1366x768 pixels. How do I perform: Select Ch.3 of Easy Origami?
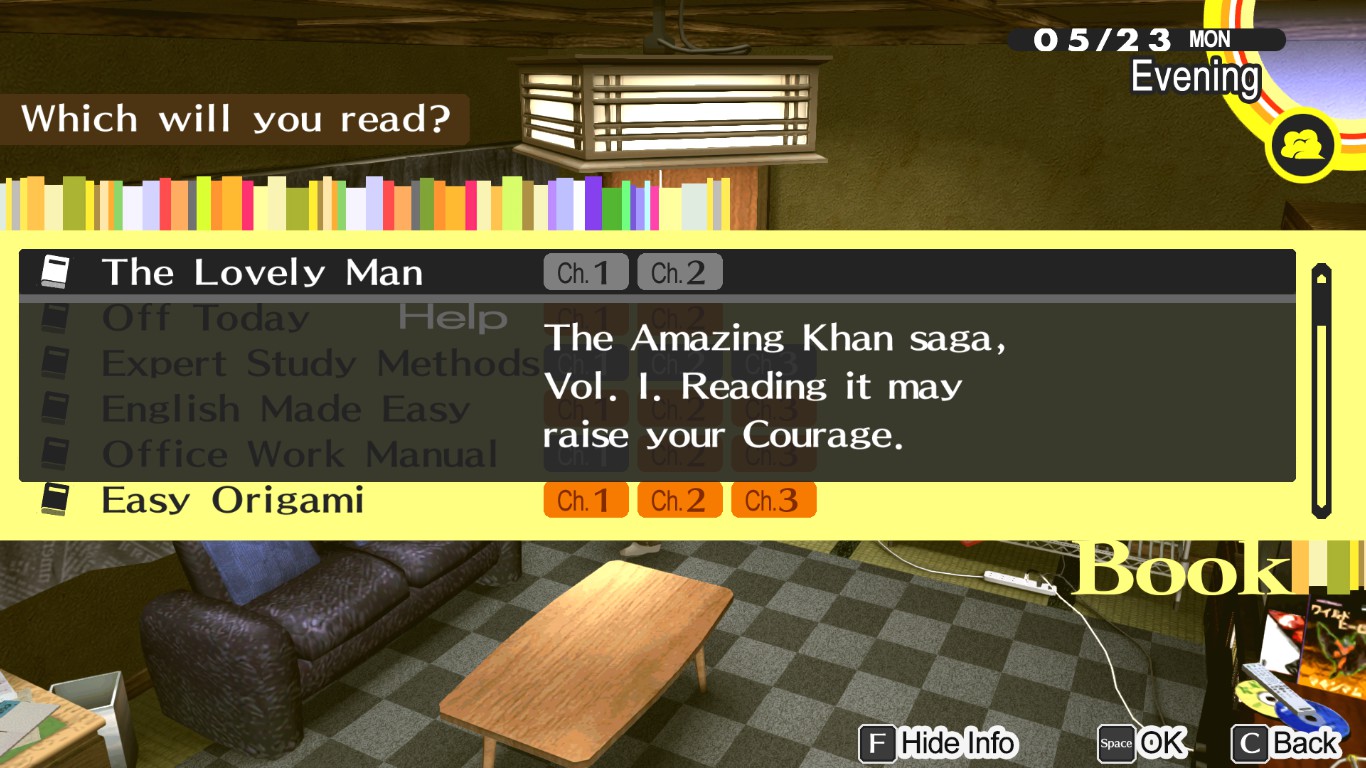773,500
